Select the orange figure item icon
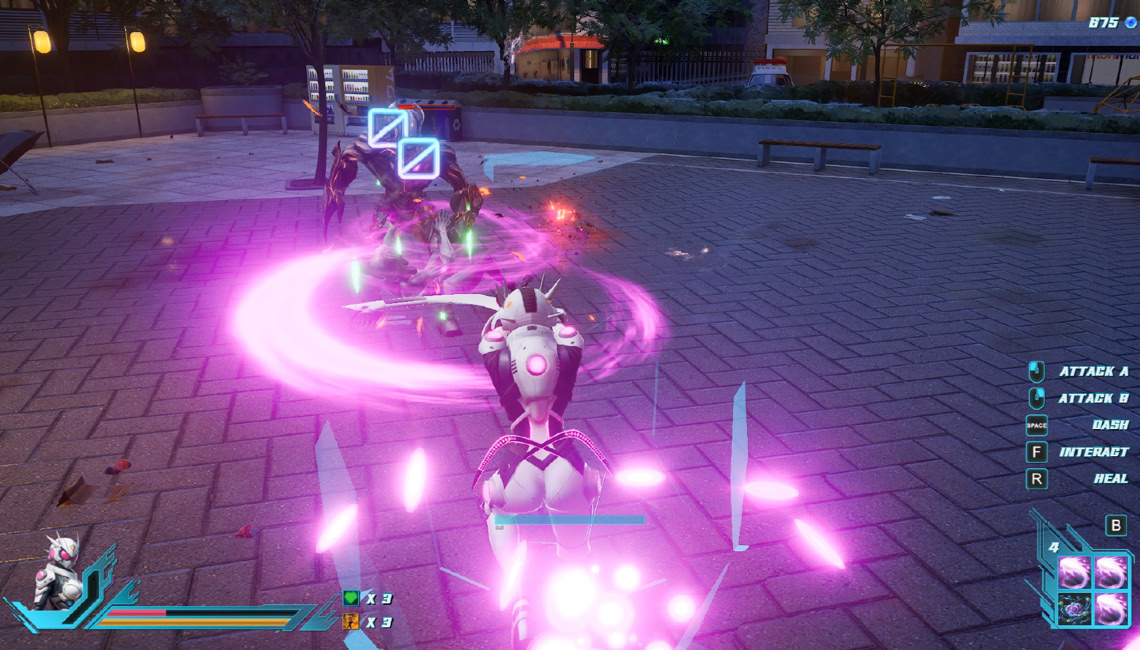This screenshot has width=1140, height=650. tap(351, 621)
